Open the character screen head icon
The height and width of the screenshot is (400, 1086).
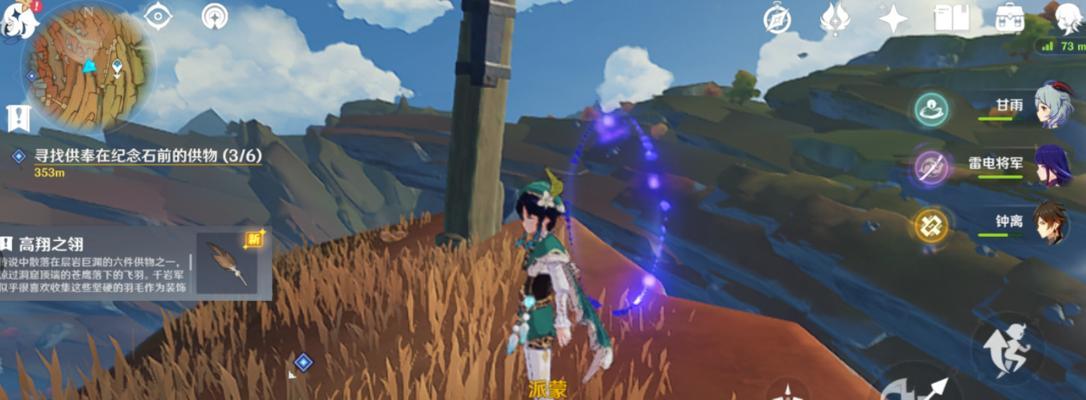tap(1067, 17)
